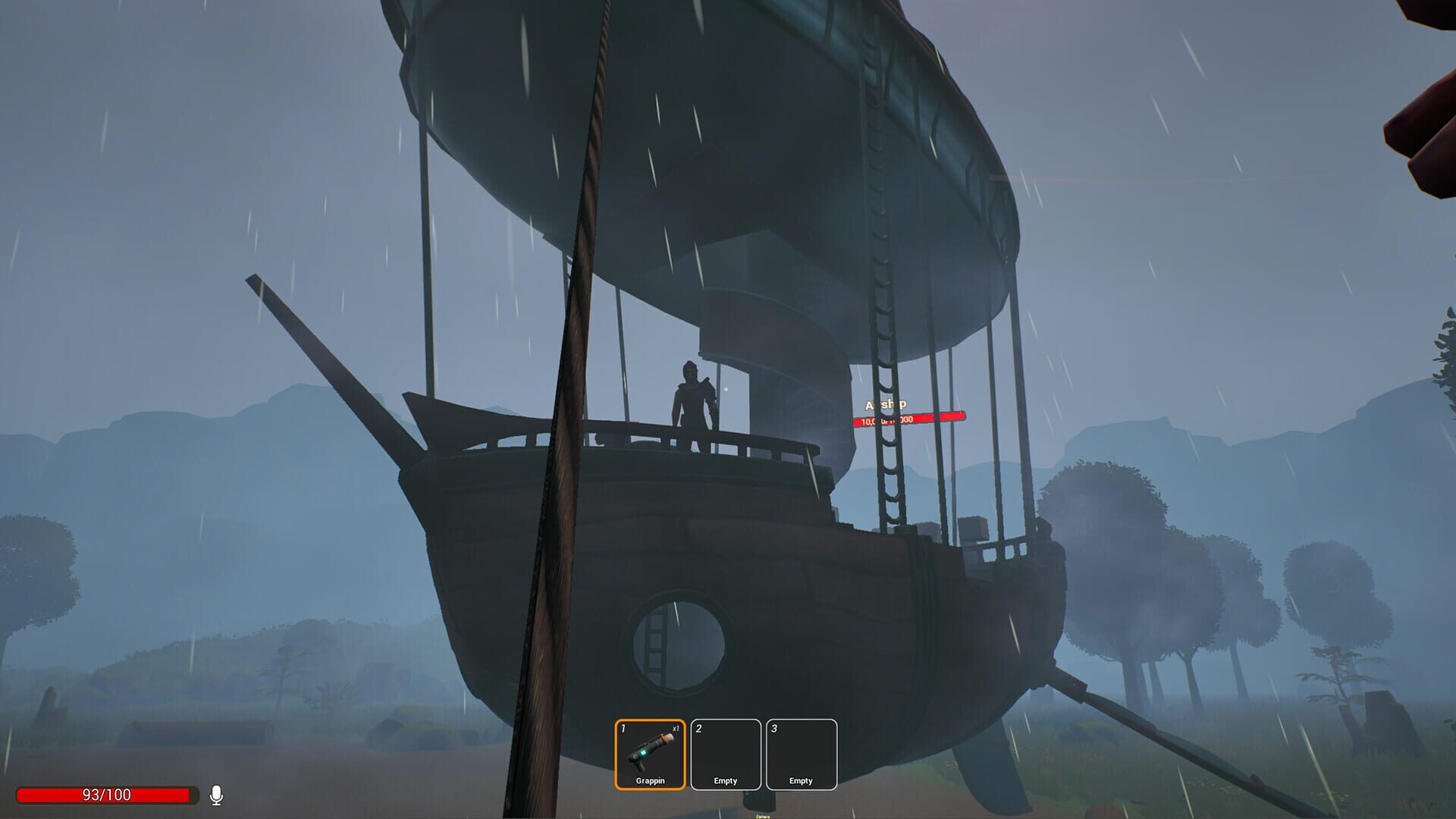Toggle the highlighted orange hotbar selection
This screenshot has width=1456, height=819.
coord(649,752)
